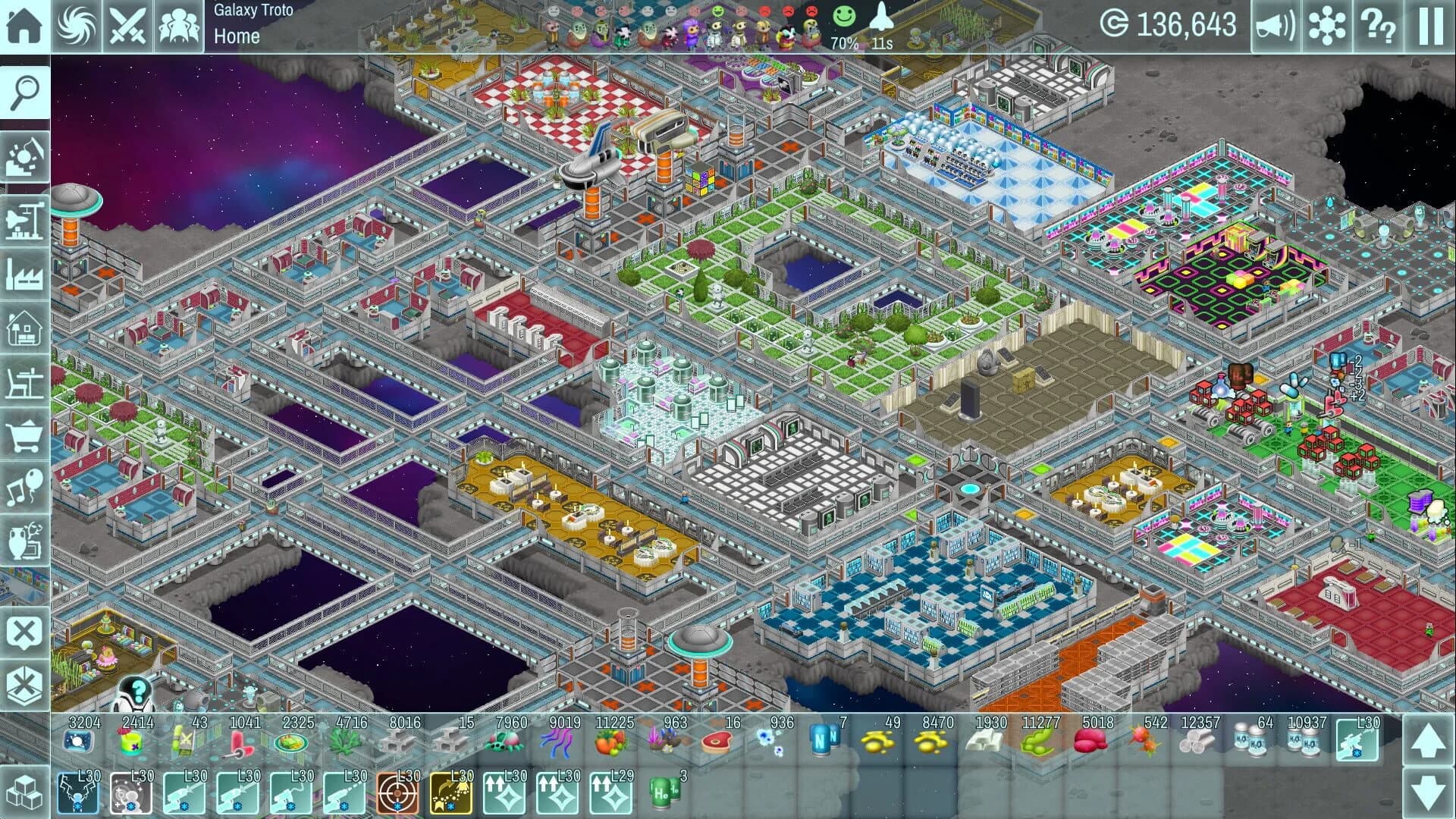Open the help panel with the ?? icon

point(1377,24)
